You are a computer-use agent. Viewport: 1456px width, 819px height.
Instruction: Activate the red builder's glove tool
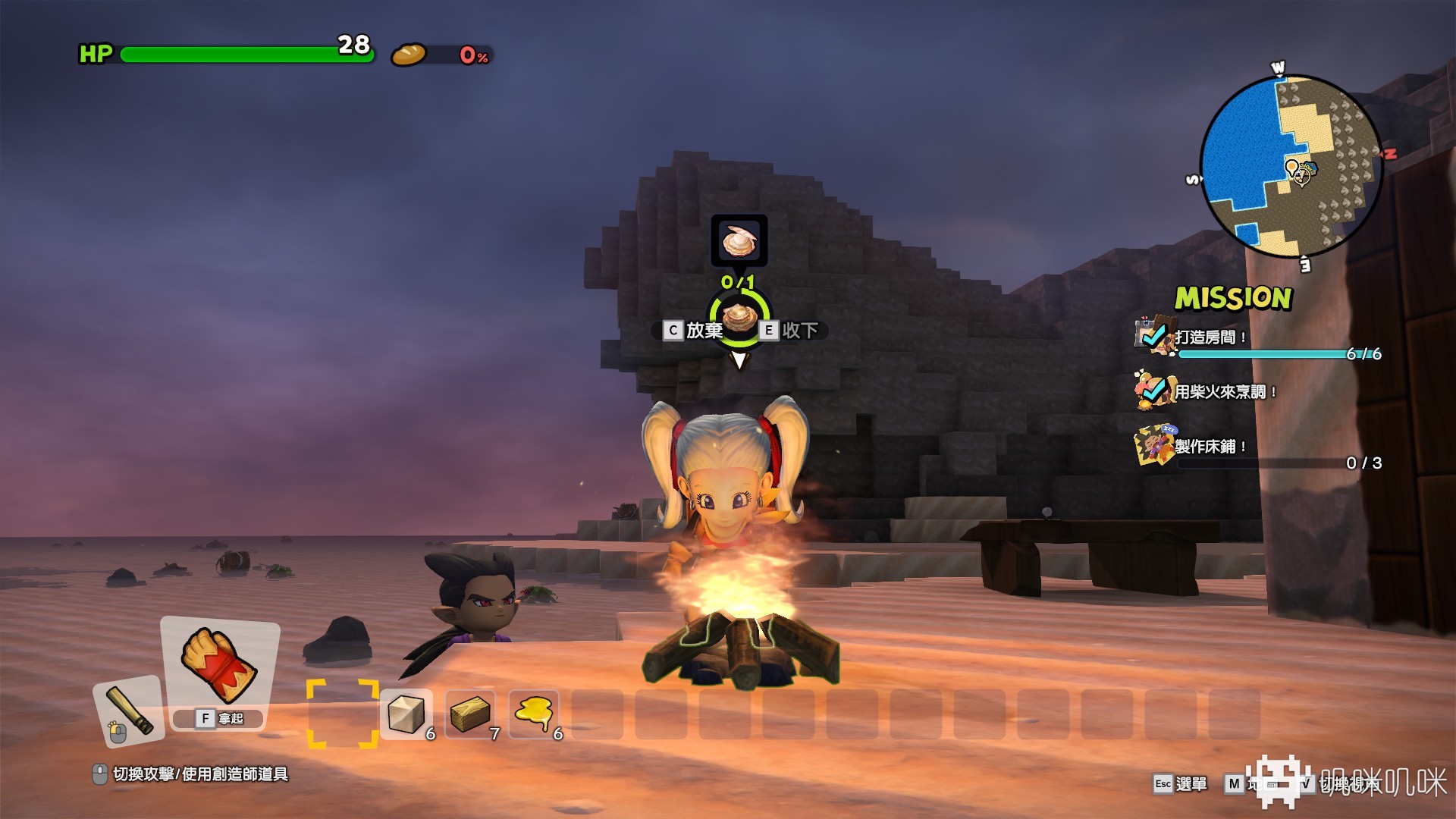pyautogui.click(x=219, y=665)
